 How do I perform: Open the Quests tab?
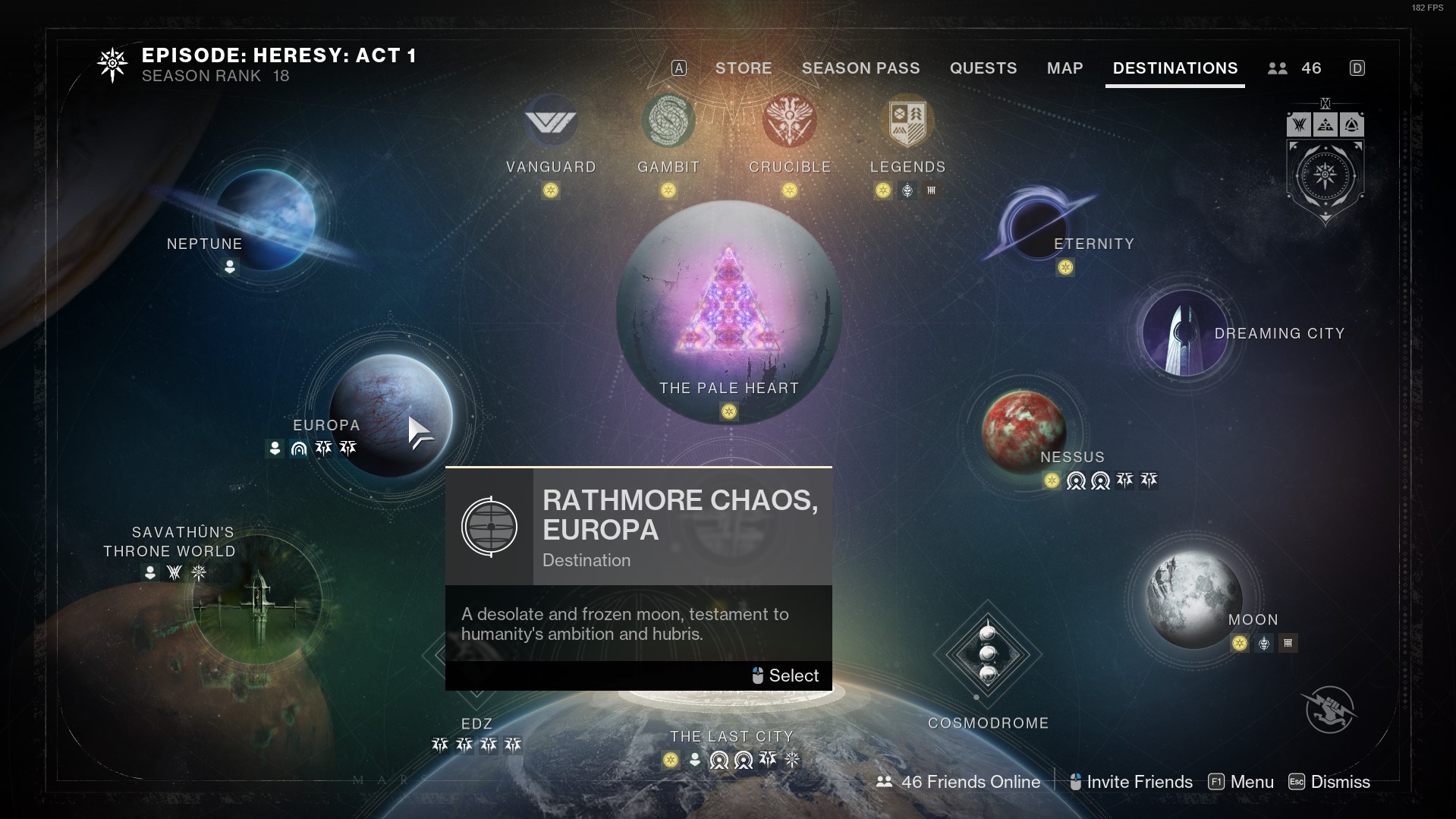pos(983,68)
